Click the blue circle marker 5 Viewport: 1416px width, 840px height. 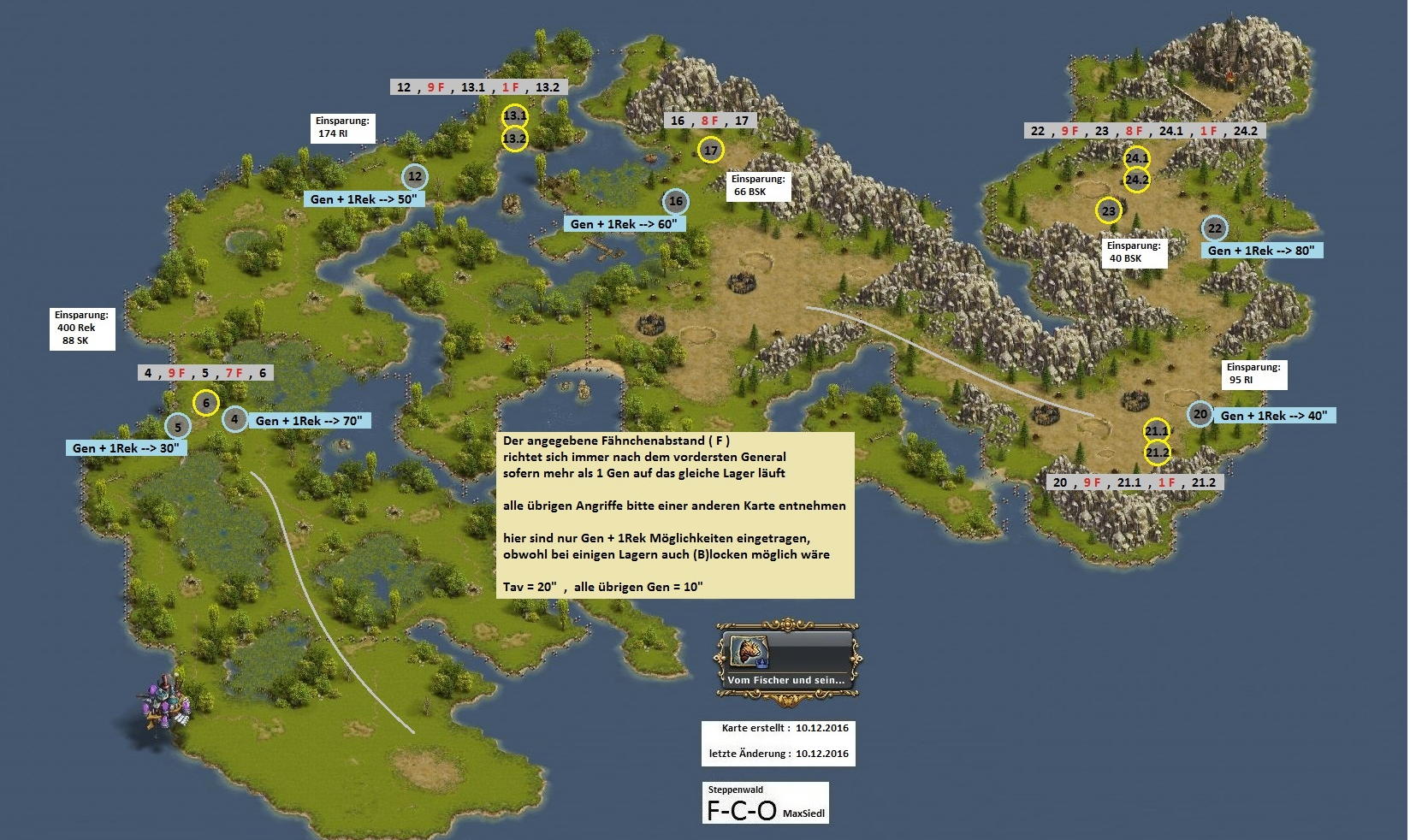point(178,426)
